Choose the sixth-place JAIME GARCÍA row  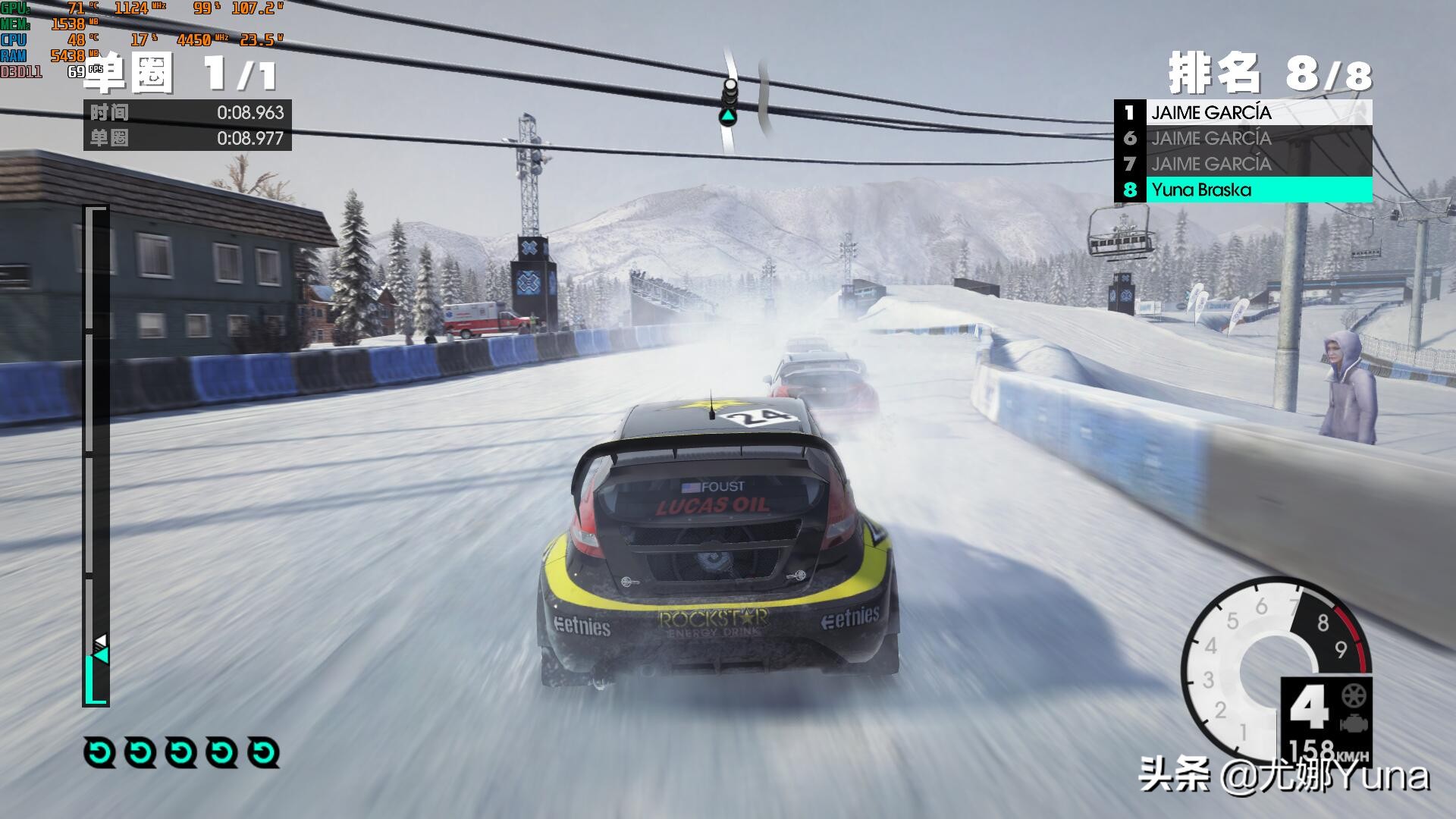pyautogui.click(x=1244, y=138)
